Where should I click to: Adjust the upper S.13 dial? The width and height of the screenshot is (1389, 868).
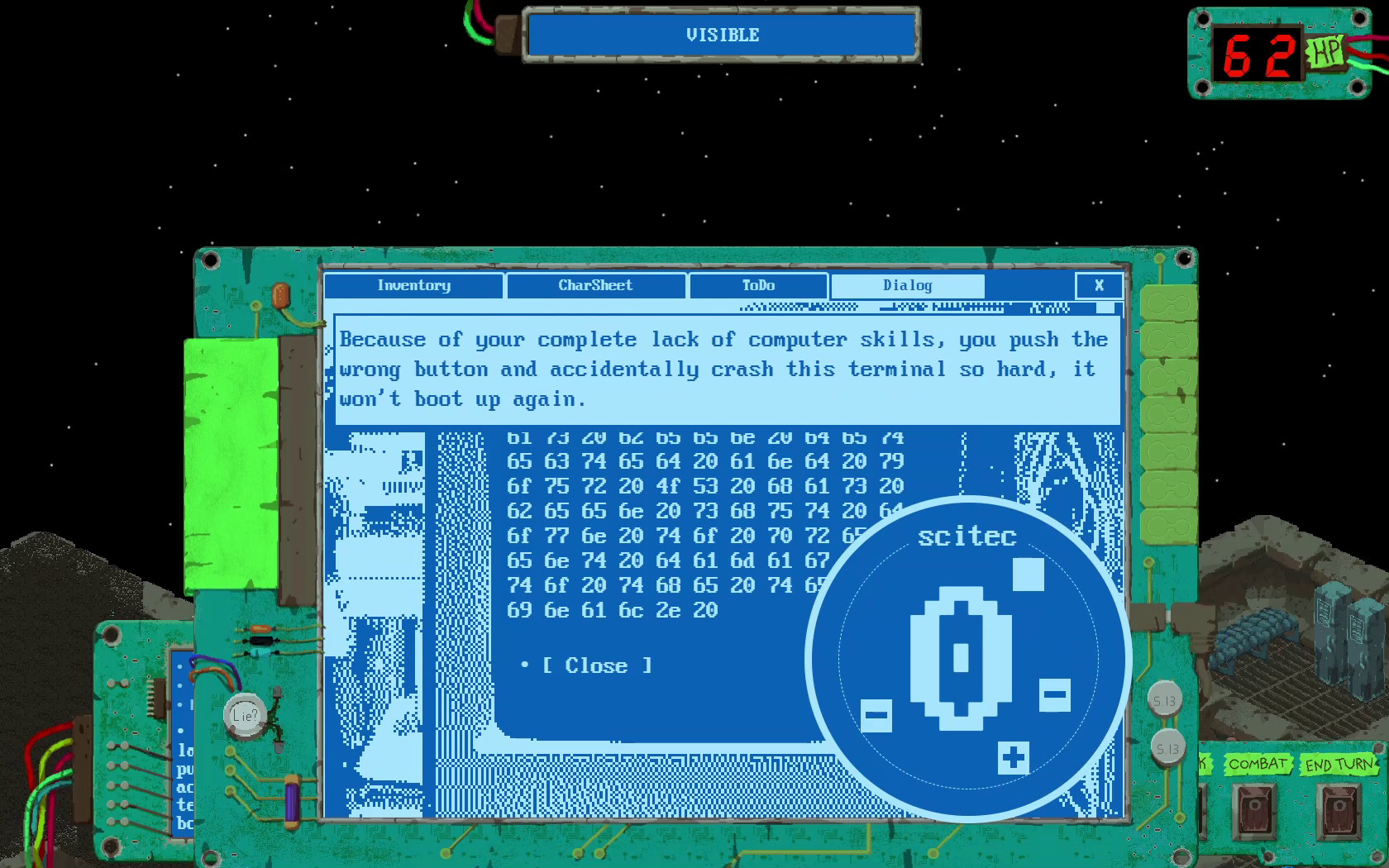point(1166,699)
